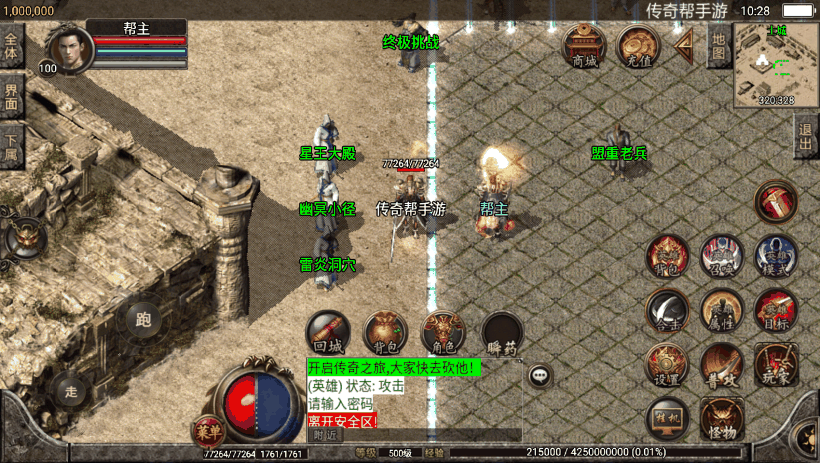820x463 pixels.
Task: Open the chat speech bubble
Action: (x=541, y=376)
